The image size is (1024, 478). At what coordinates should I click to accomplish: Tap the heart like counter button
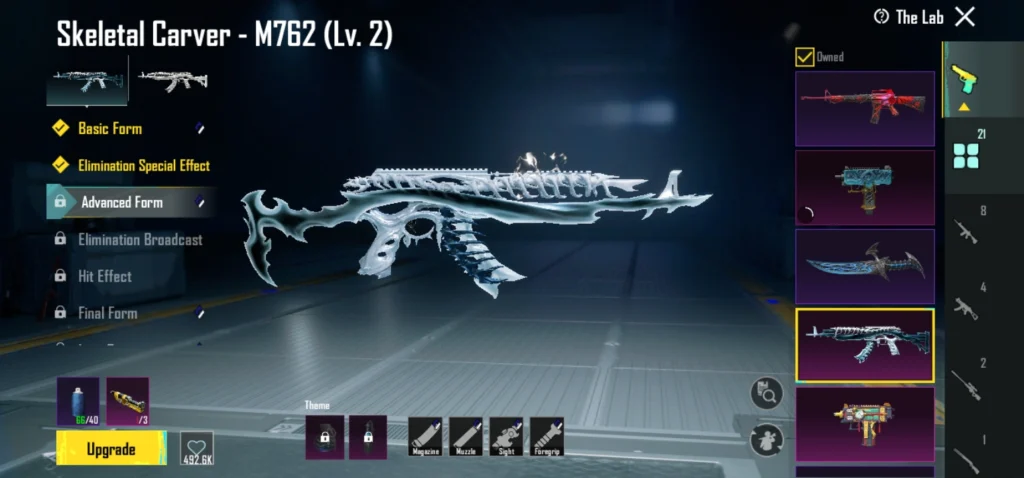196,450
